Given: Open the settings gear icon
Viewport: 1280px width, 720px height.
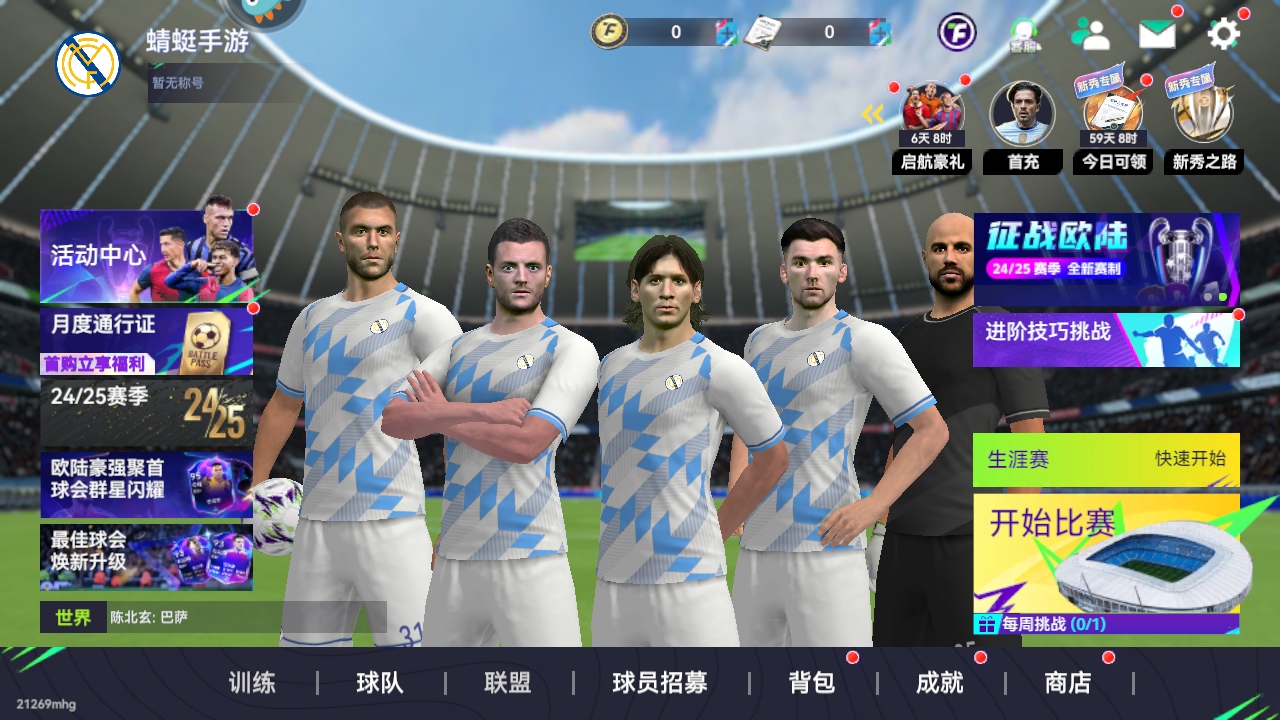Looking at the screenshot, I should pyautogui.click(x=1224, y=35).
